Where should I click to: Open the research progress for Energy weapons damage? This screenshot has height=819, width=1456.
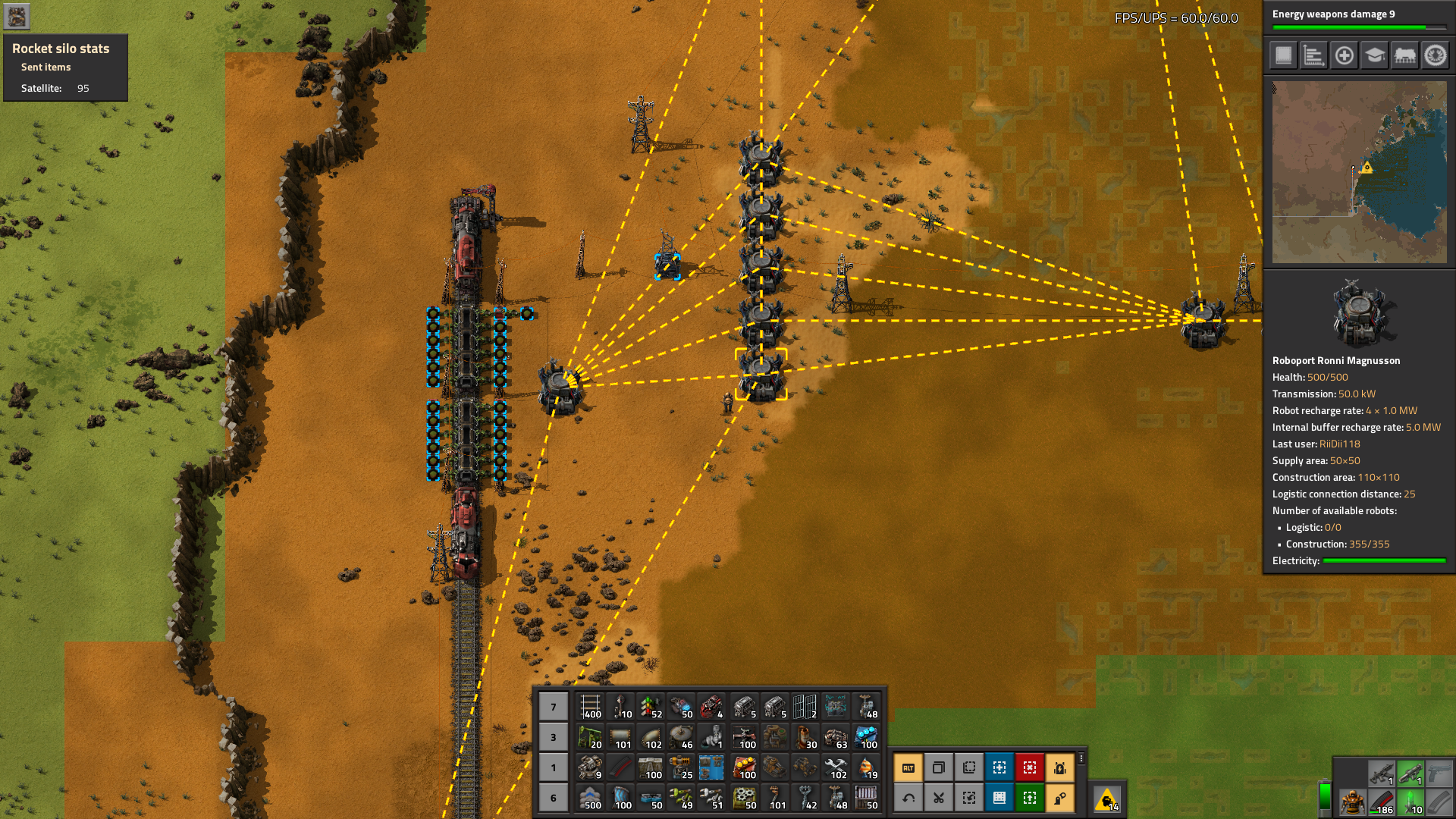[x=1358, y=19]
